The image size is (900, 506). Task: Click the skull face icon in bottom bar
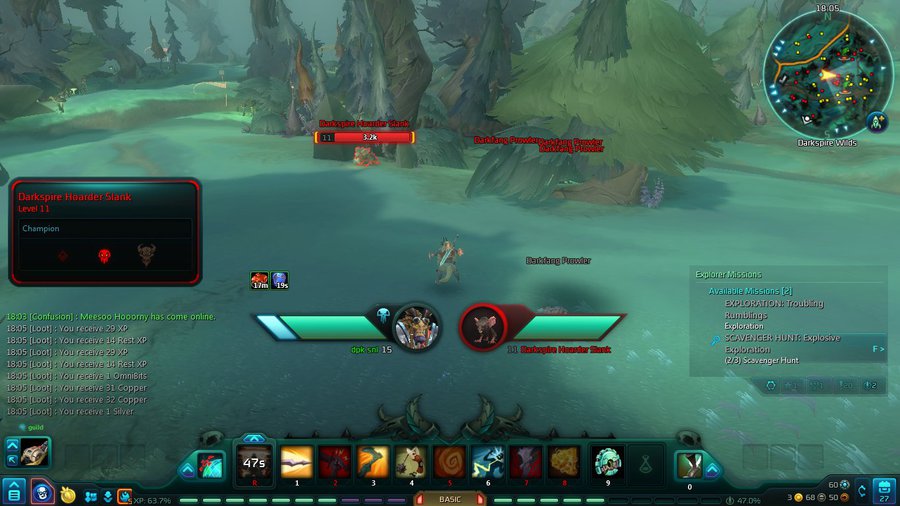point(42,492)
